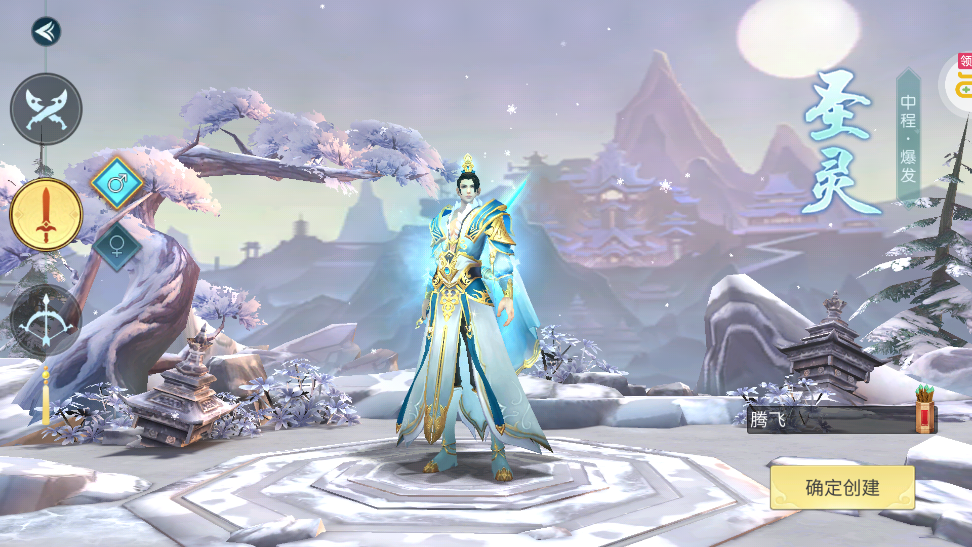Select the male gender symbol
Screen dimensions: 972x547
116,184
